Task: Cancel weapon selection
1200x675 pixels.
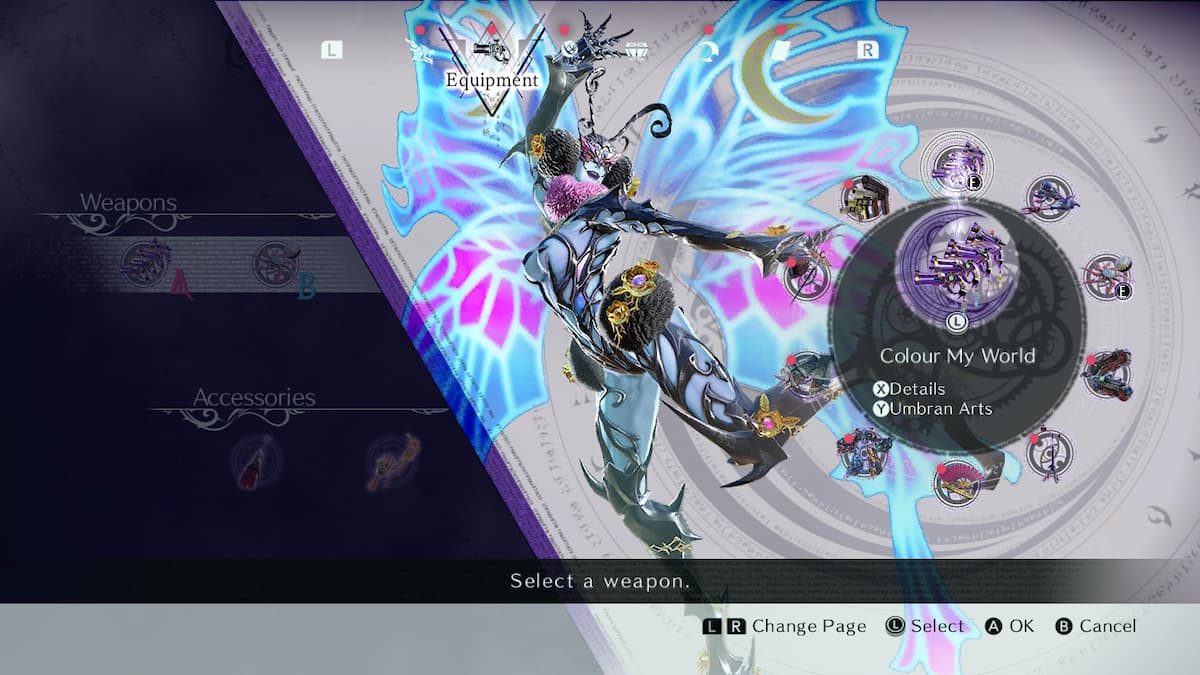Action: tap(1096, 627)
